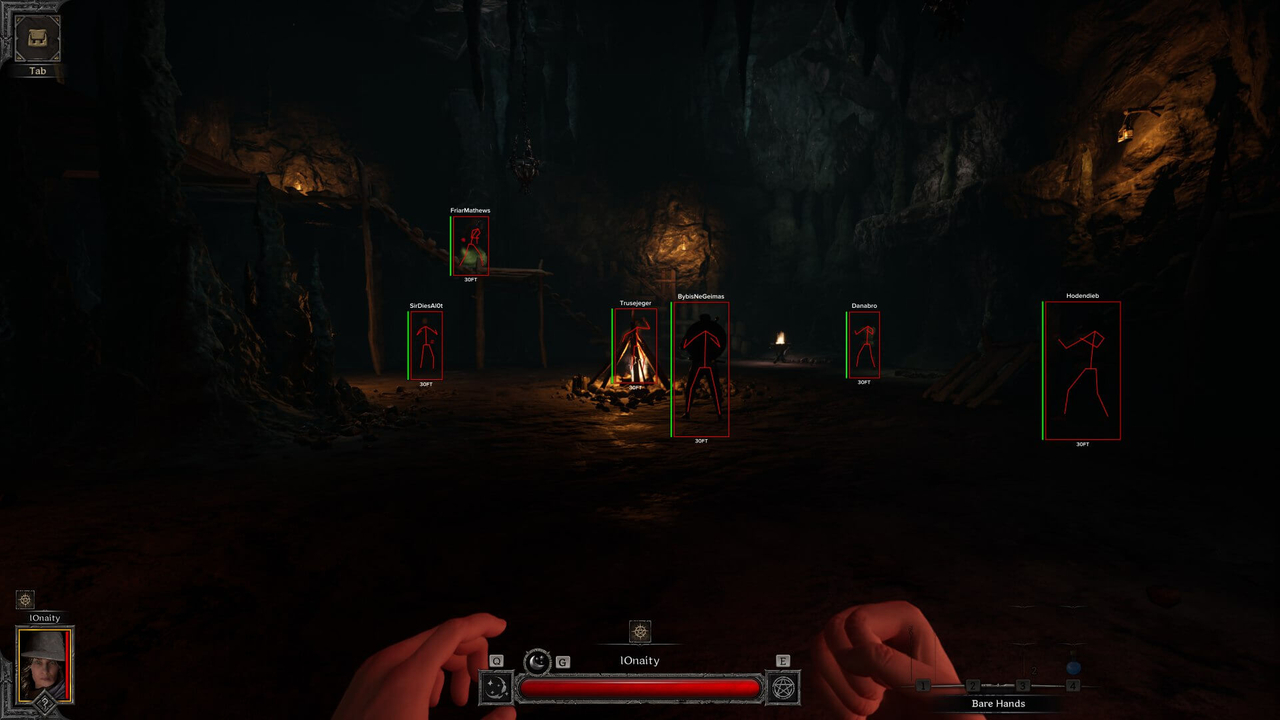Viewport: 1280px width, 720px height.
Task: Click BybisNeGeimas' nameplate near the fire
Action: (x=702, y=296)
